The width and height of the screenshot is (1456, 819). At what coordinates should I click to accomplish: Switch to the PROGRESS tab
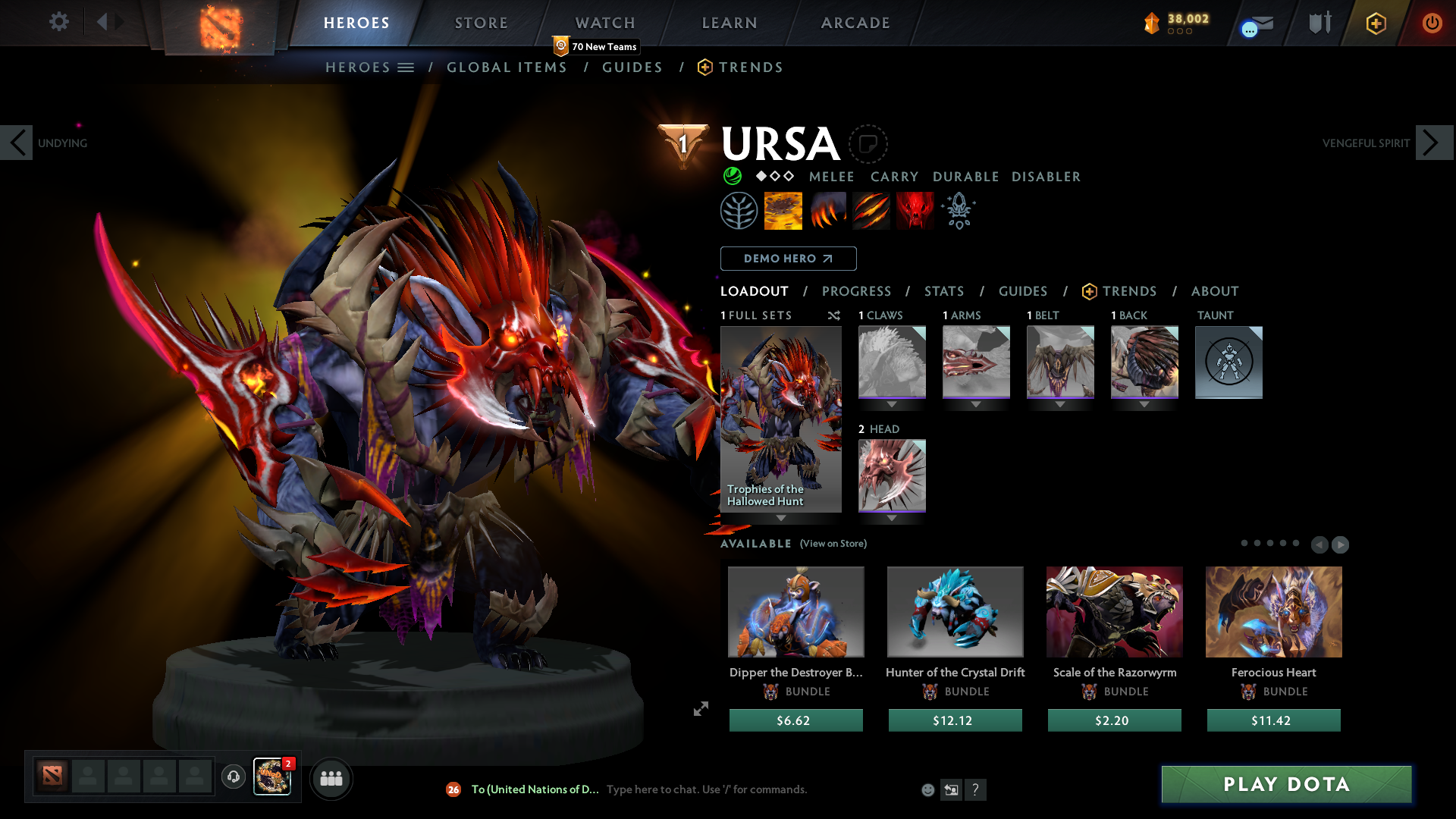pos(856,291)
